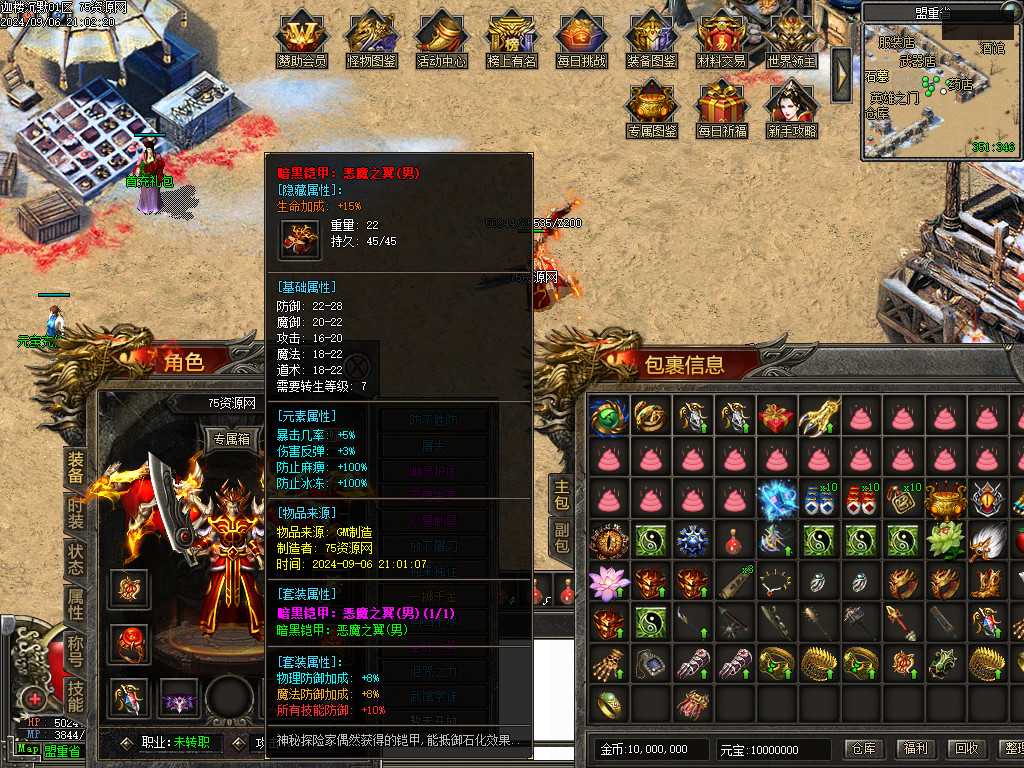The height and width of the screenshot is (768, 1024).
Task: Switch to the 属性 attributes tab
Action: 76,604
